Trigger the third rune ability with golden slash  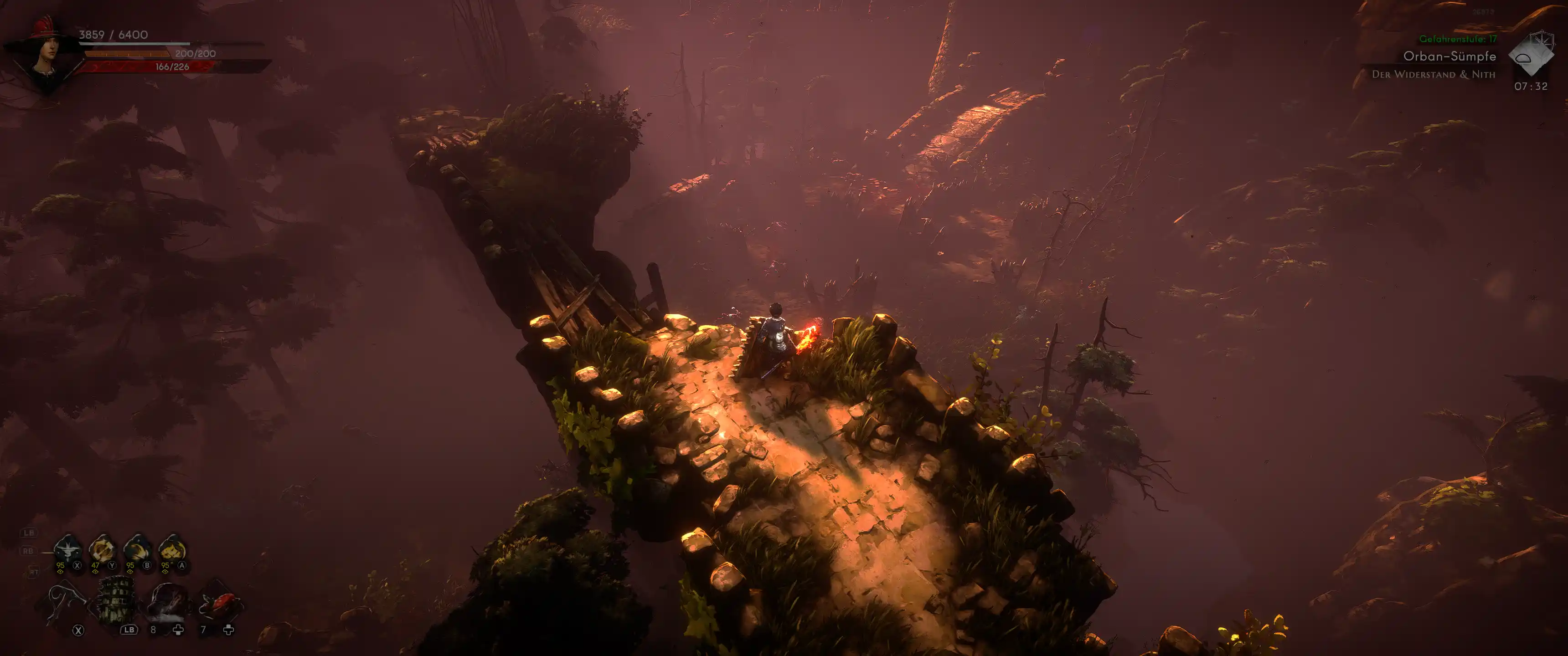[x=138, y=549]
